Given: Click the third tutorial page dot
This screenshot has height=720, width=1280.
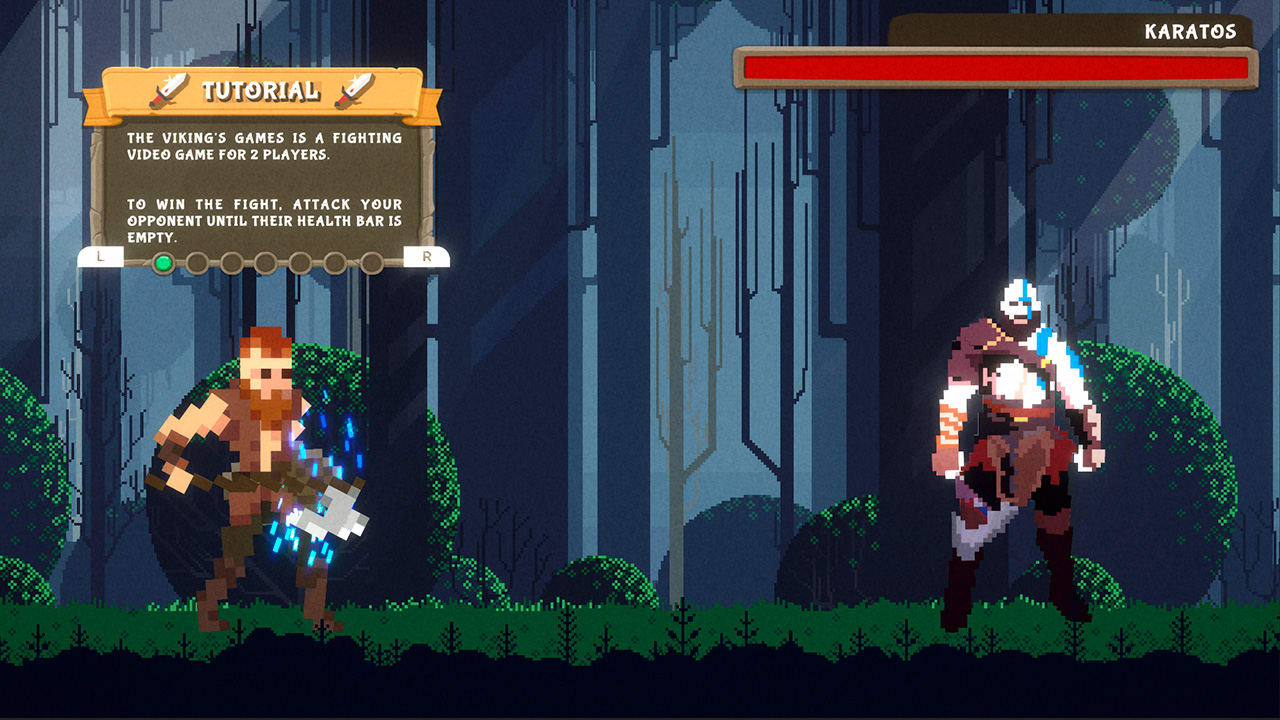Looking at the screenshot, I should pyautogui.click(x=231, y=263).
